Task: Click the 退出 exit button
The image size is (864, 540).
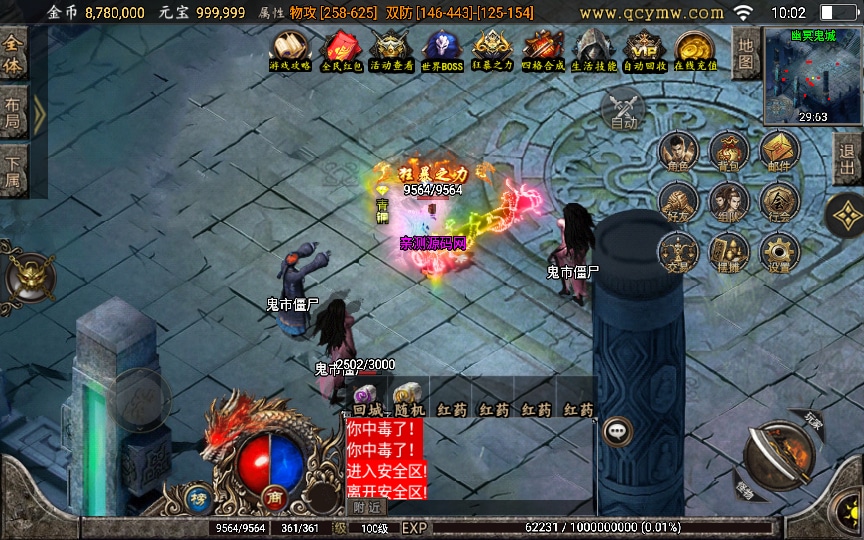Action: pyautogui.click(x=848, y=158)
